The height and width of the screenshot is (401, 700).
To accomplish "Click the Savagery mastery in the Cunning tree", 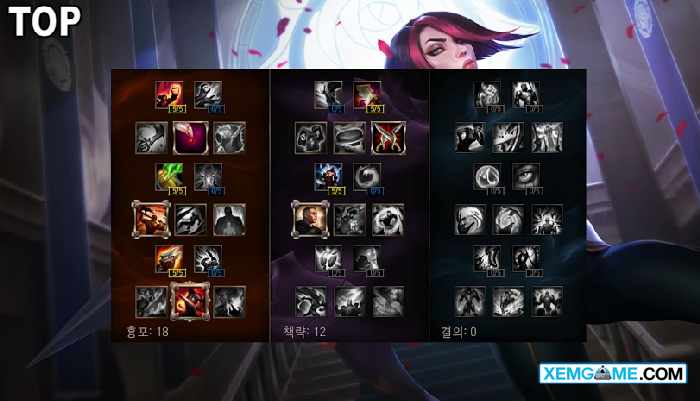I will pyautogui.click(x=367, y=94).
